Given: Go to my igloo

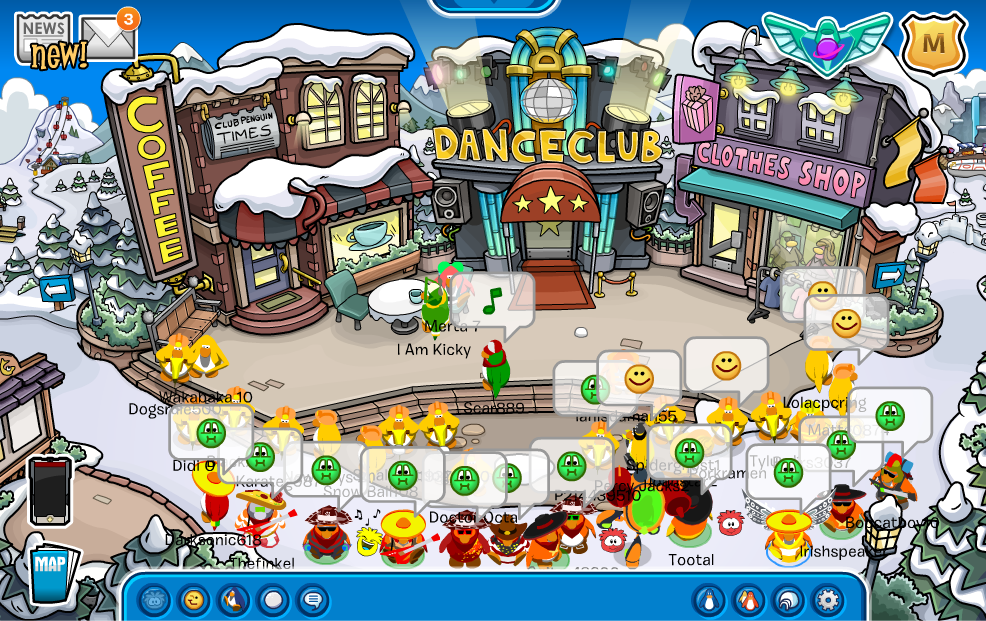Looking at the screenshot, I should pyautogui.click(x=788, y=600).
